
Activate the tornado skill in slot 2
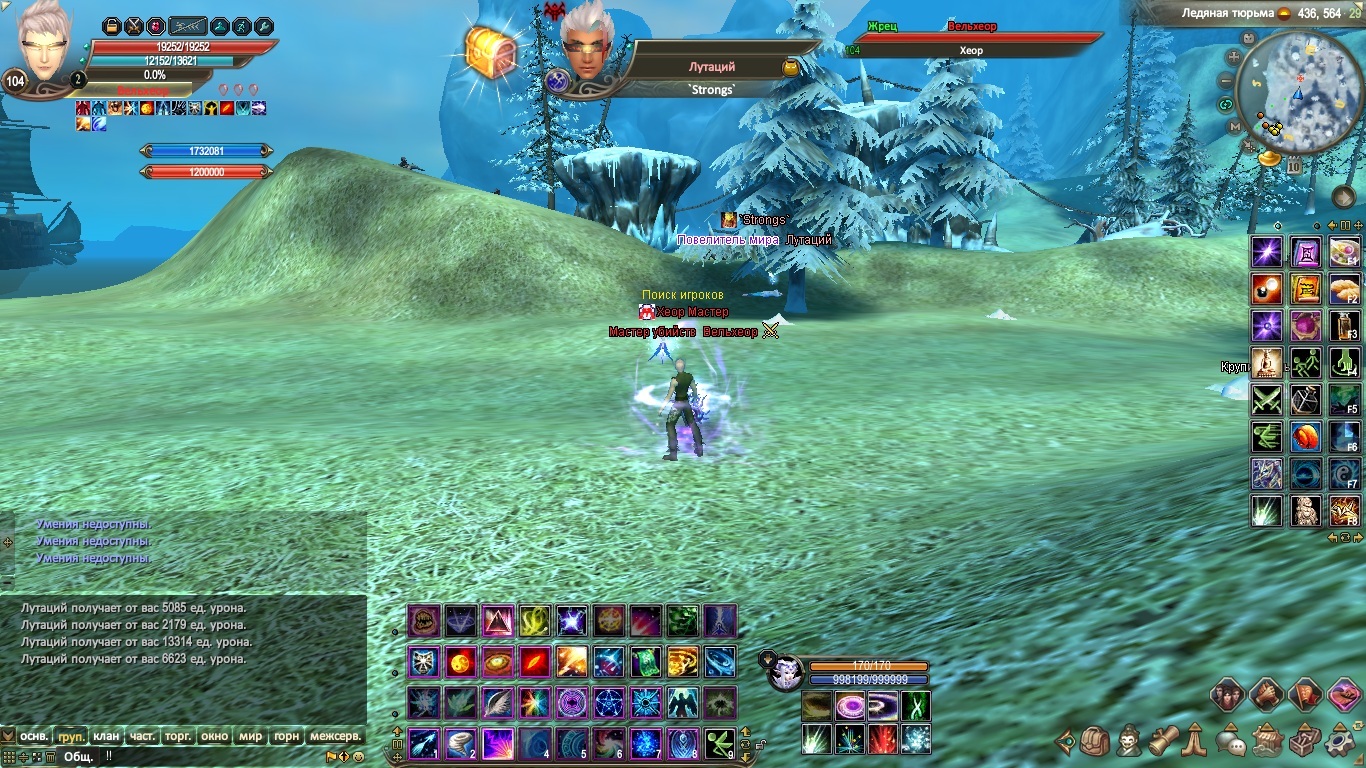[x=461, y=743]
